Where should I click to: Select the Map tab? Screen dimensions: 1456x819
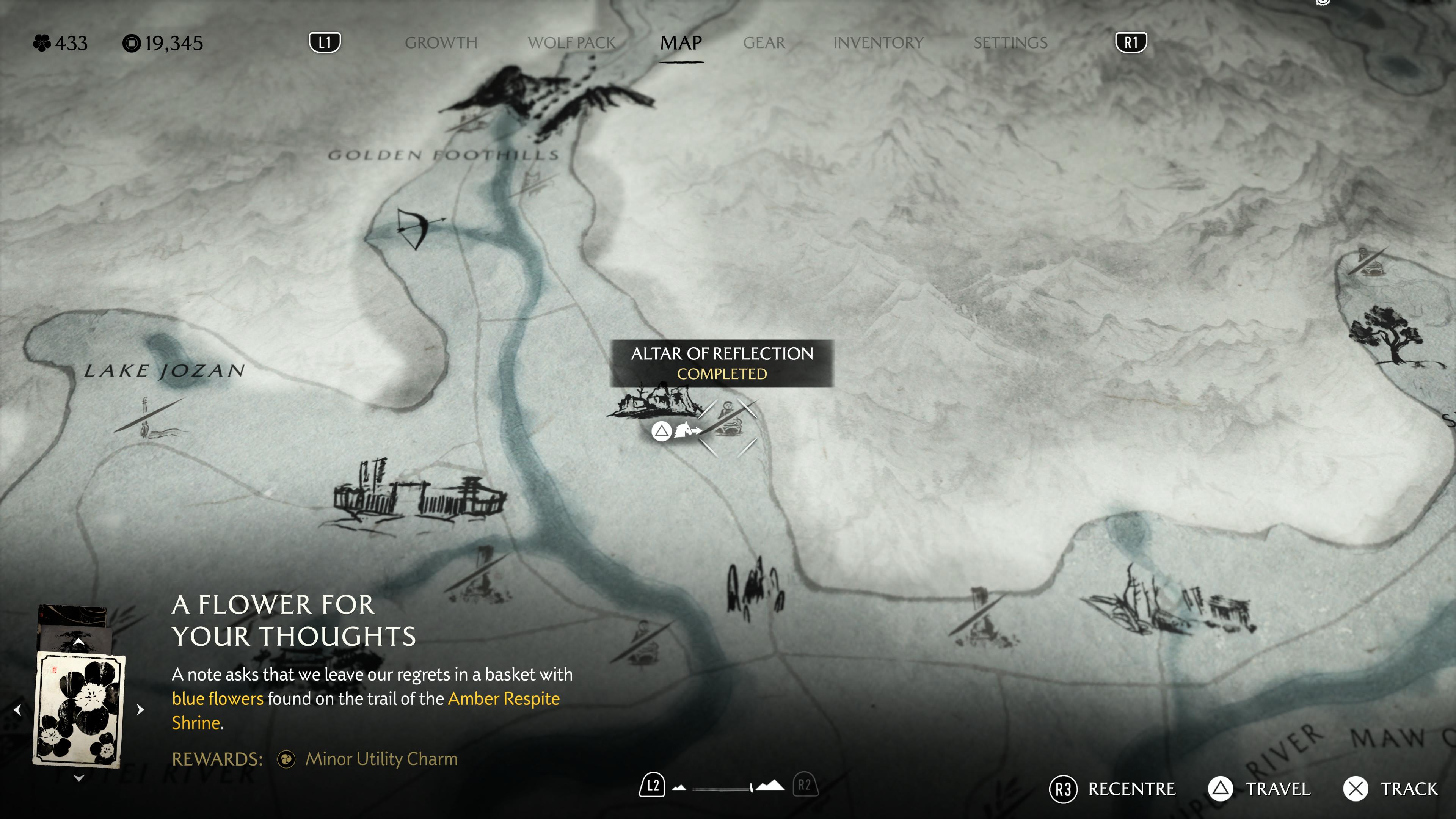[x=681, y=43]
